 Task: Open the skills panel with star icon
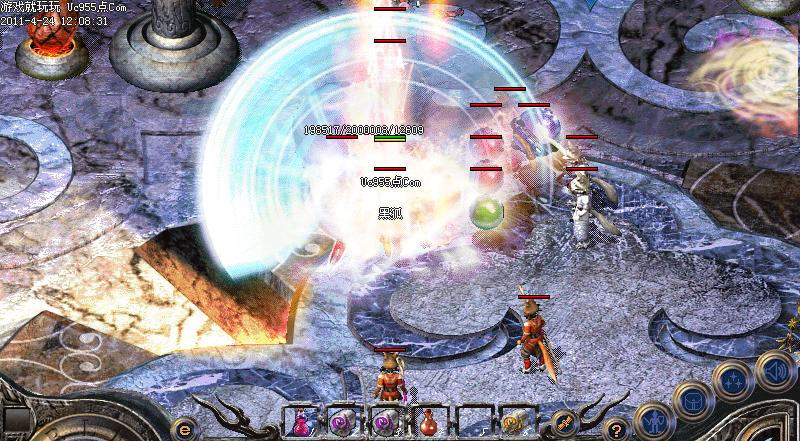(x=733, y=379)
